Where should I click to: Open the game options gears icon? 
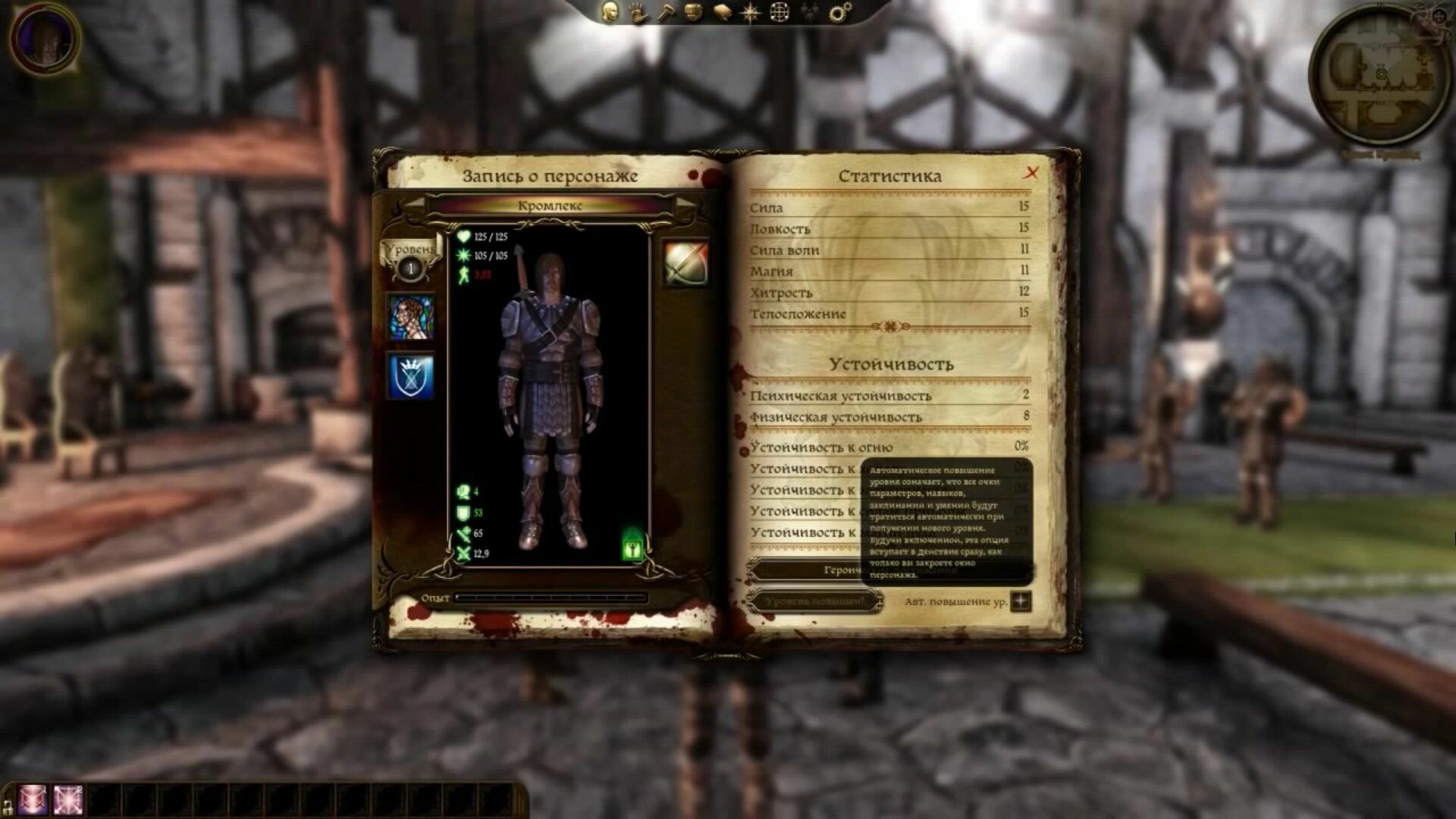point(839,12)
